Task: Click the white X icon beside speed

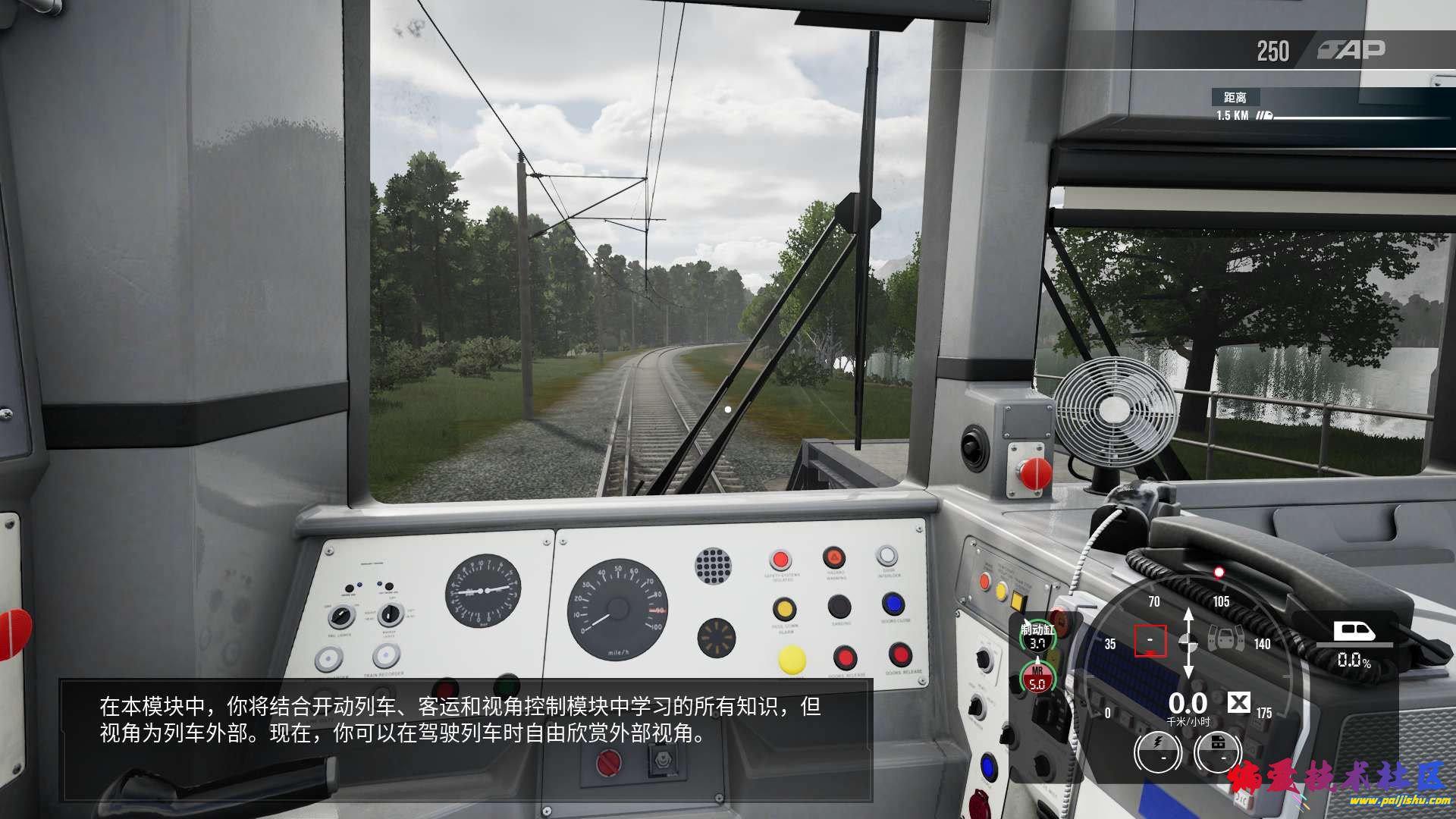Action: pos(1238,702)
